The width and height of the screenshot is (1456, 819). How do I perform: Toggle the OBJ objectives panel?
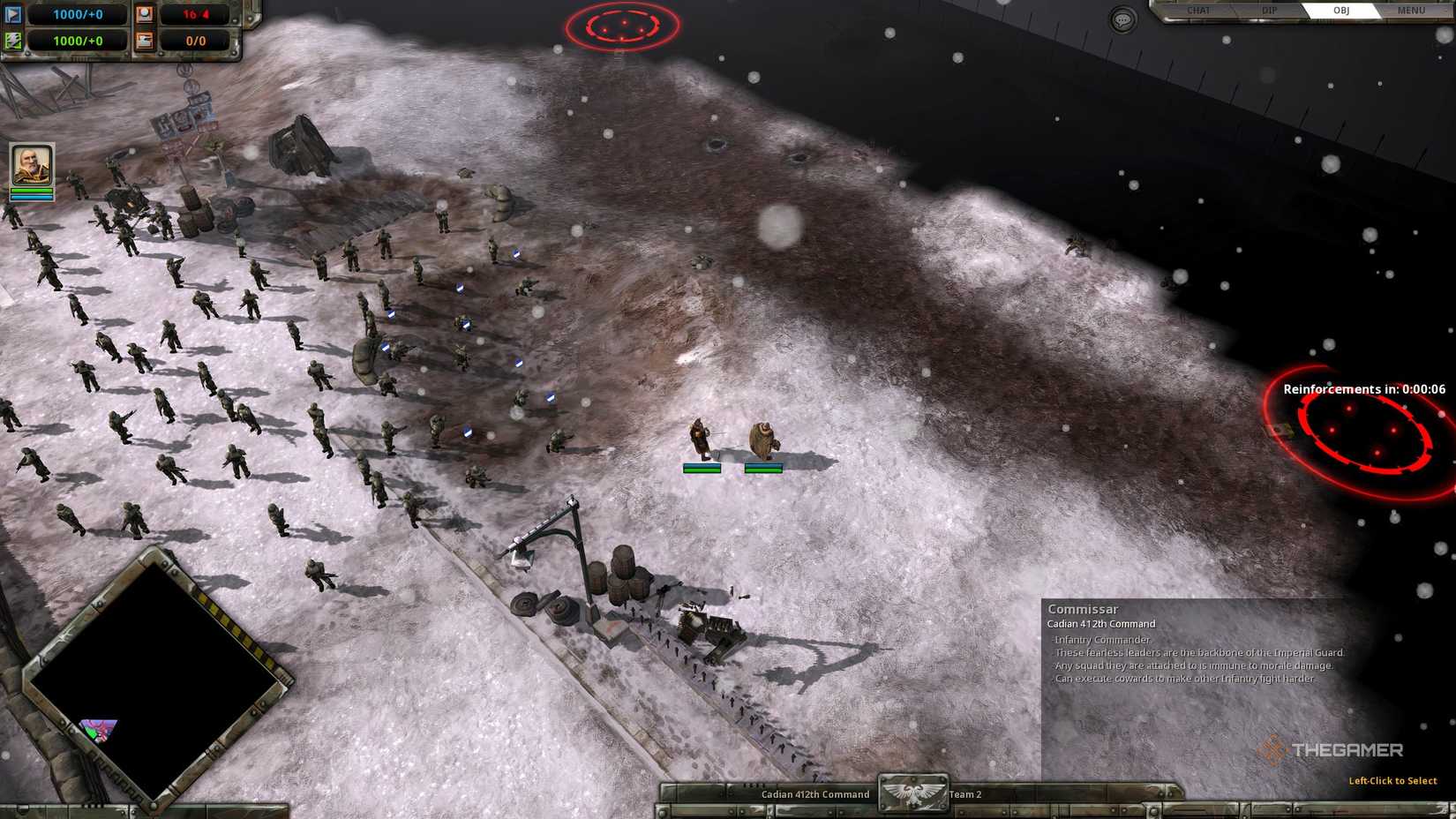(1344, 11)
